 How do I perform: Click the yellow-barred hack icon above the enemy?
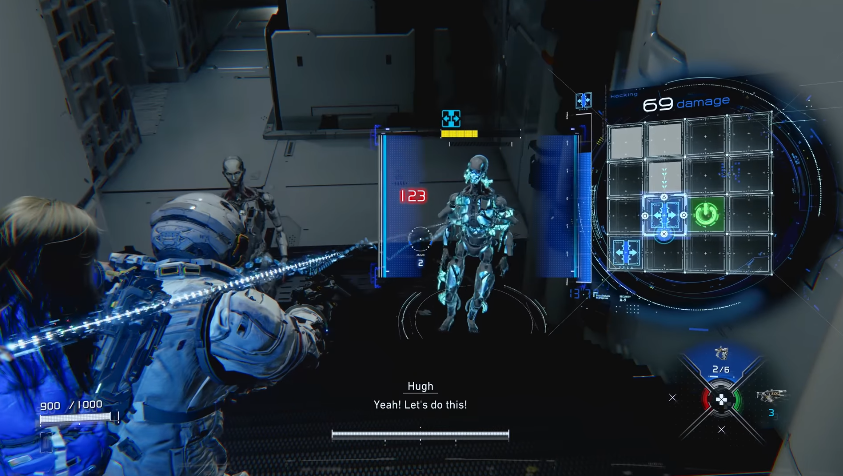point(451,119)
